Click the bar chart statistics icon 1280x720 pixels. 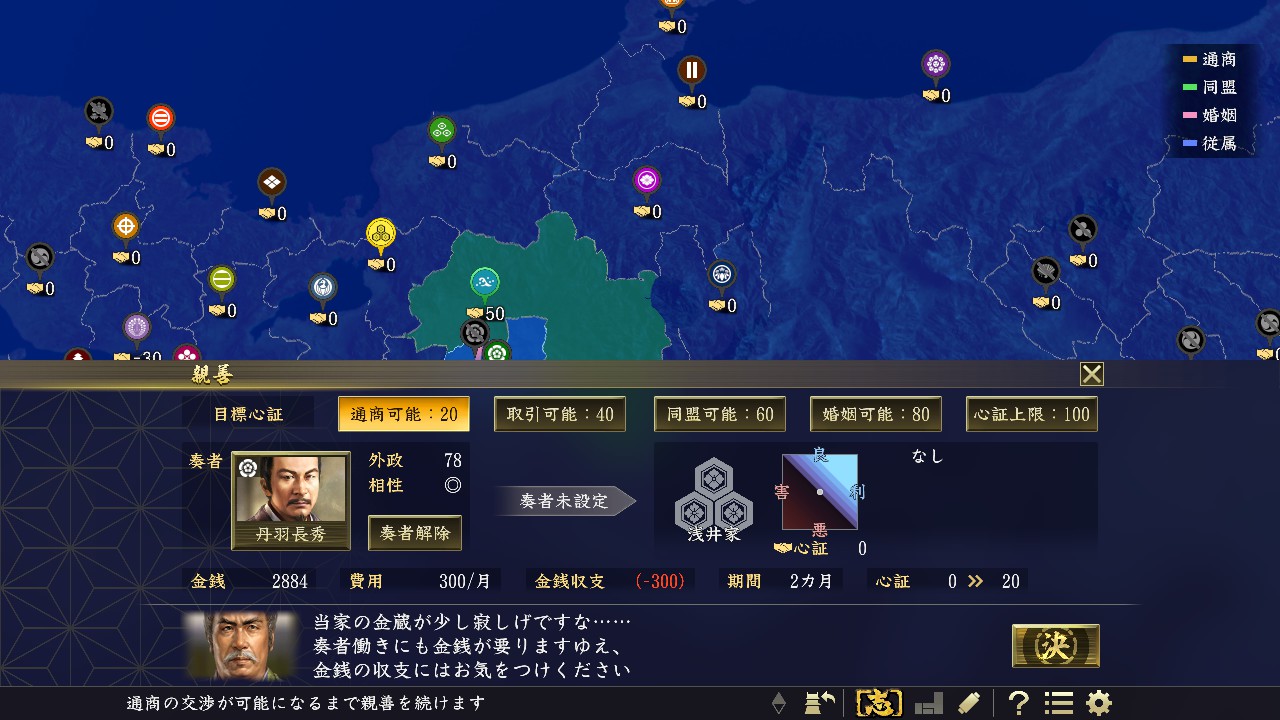pos(928,703)
